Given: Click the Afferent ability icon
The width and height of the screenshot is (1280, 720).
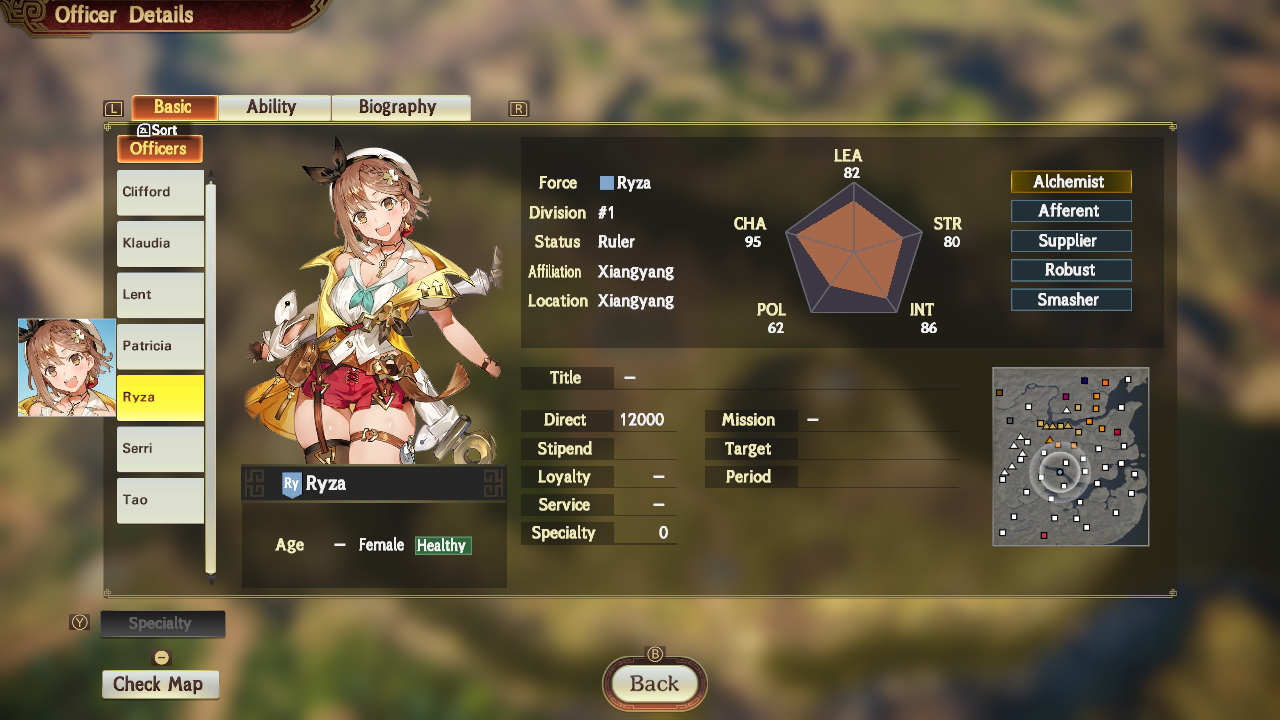Looking at the screenshot, I should pyautogui.click(x=1071, y=211).
